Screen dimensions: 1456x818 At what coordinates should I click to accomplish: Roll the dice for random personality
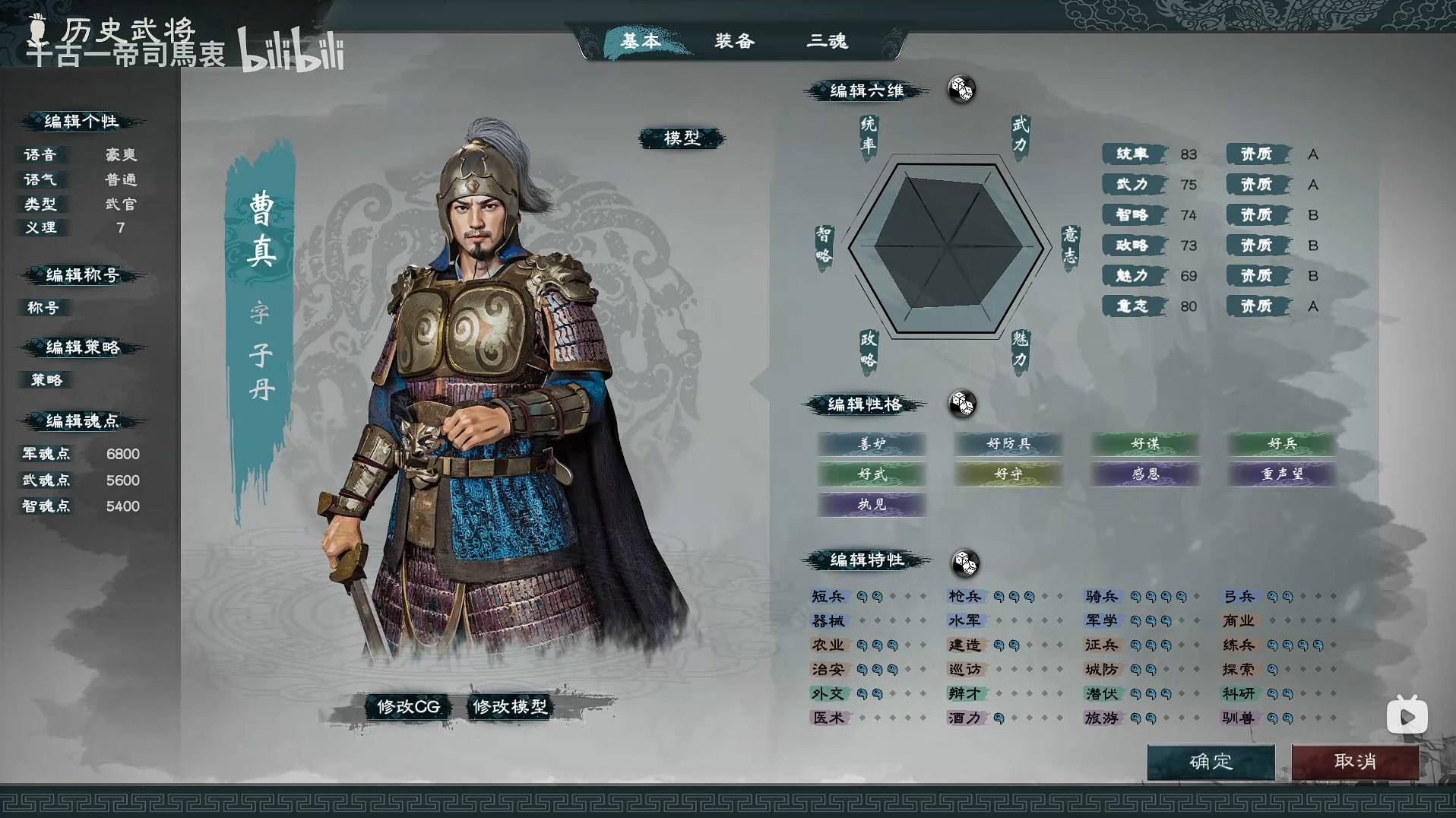click(964, 405)
